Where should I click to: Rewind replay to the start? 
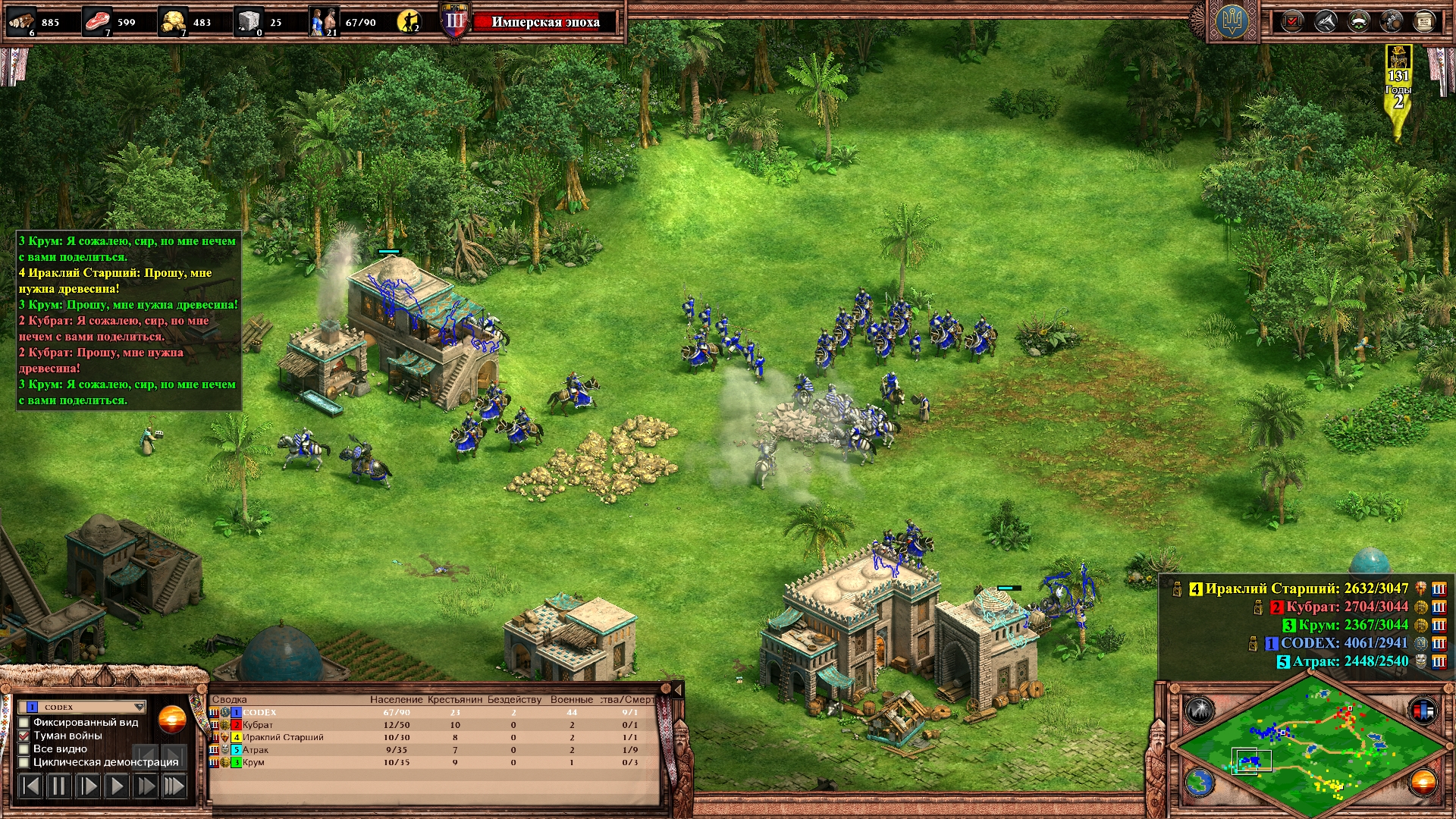[x=30, y=786]
